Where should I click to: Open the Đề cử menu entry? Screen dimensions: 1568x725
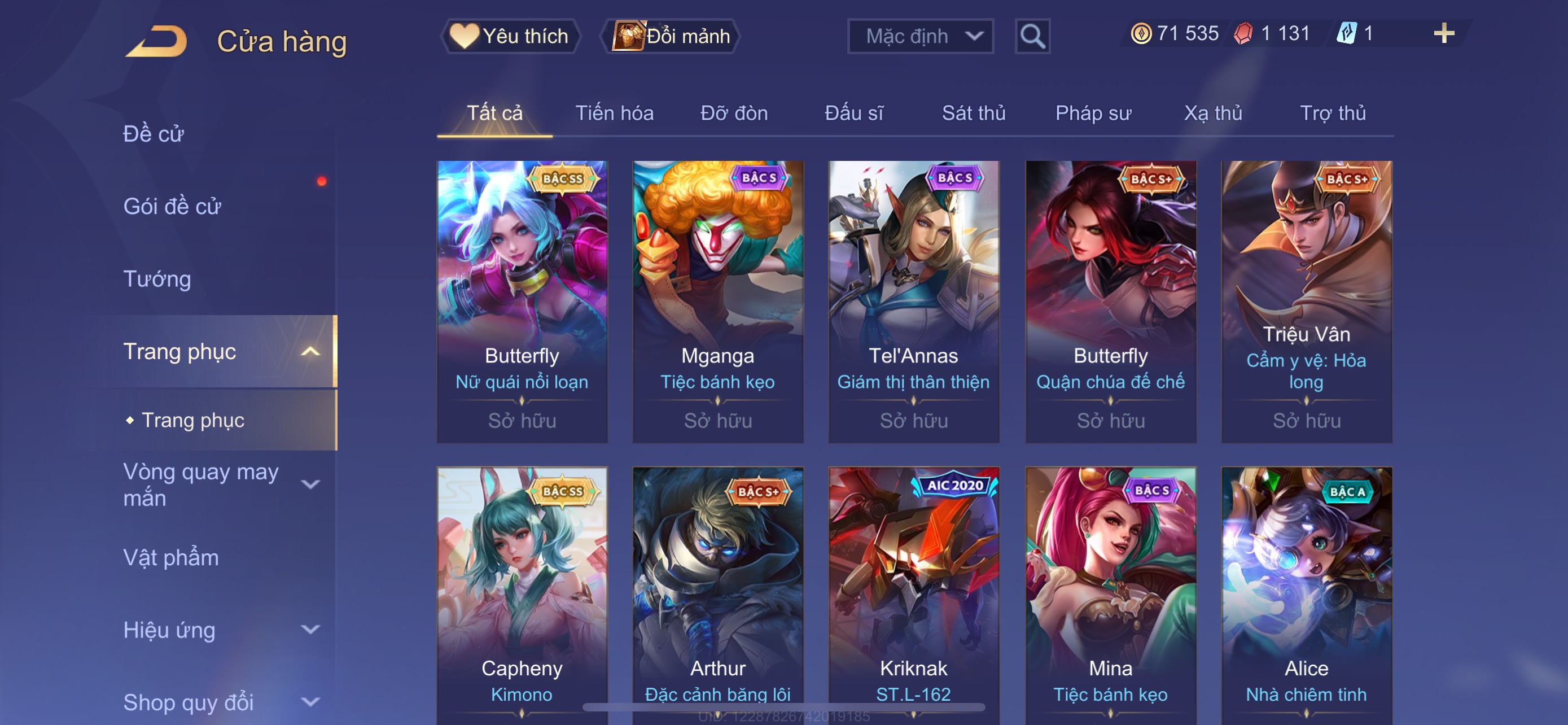pyautogui.click(x=154, y=134)
